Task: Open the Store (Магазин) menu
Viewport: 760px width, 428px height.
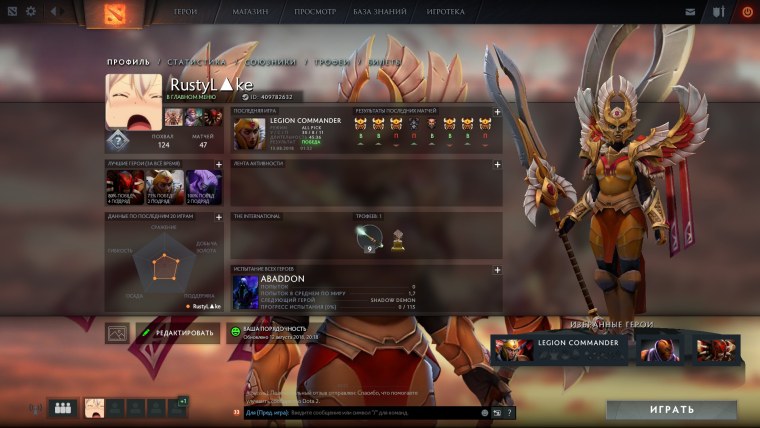Action: pos(248,12)
